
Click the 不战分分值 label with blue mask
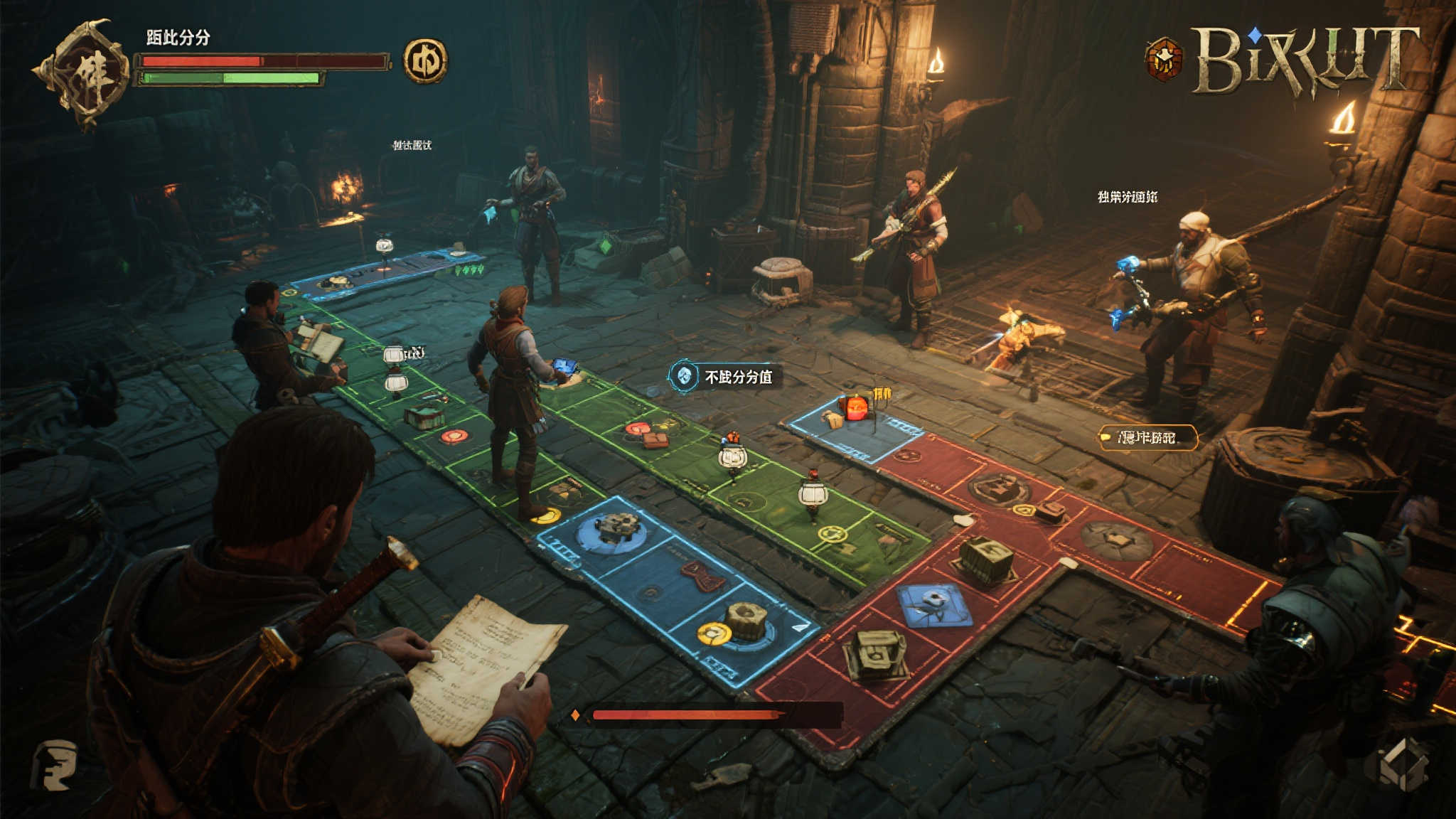(x=725, y=376)
